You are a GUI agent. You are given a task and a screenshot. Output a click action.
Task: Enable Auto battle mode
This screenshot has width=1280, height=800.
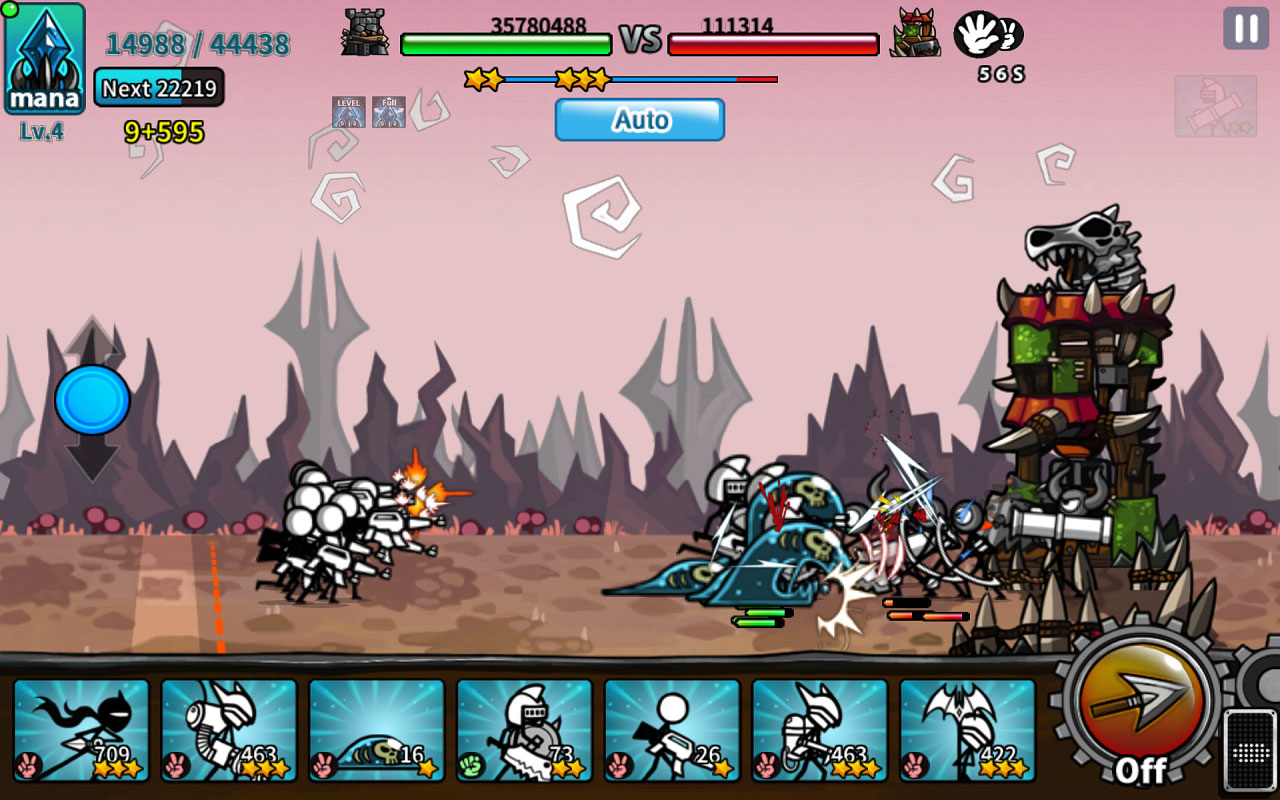coord(639,120)
